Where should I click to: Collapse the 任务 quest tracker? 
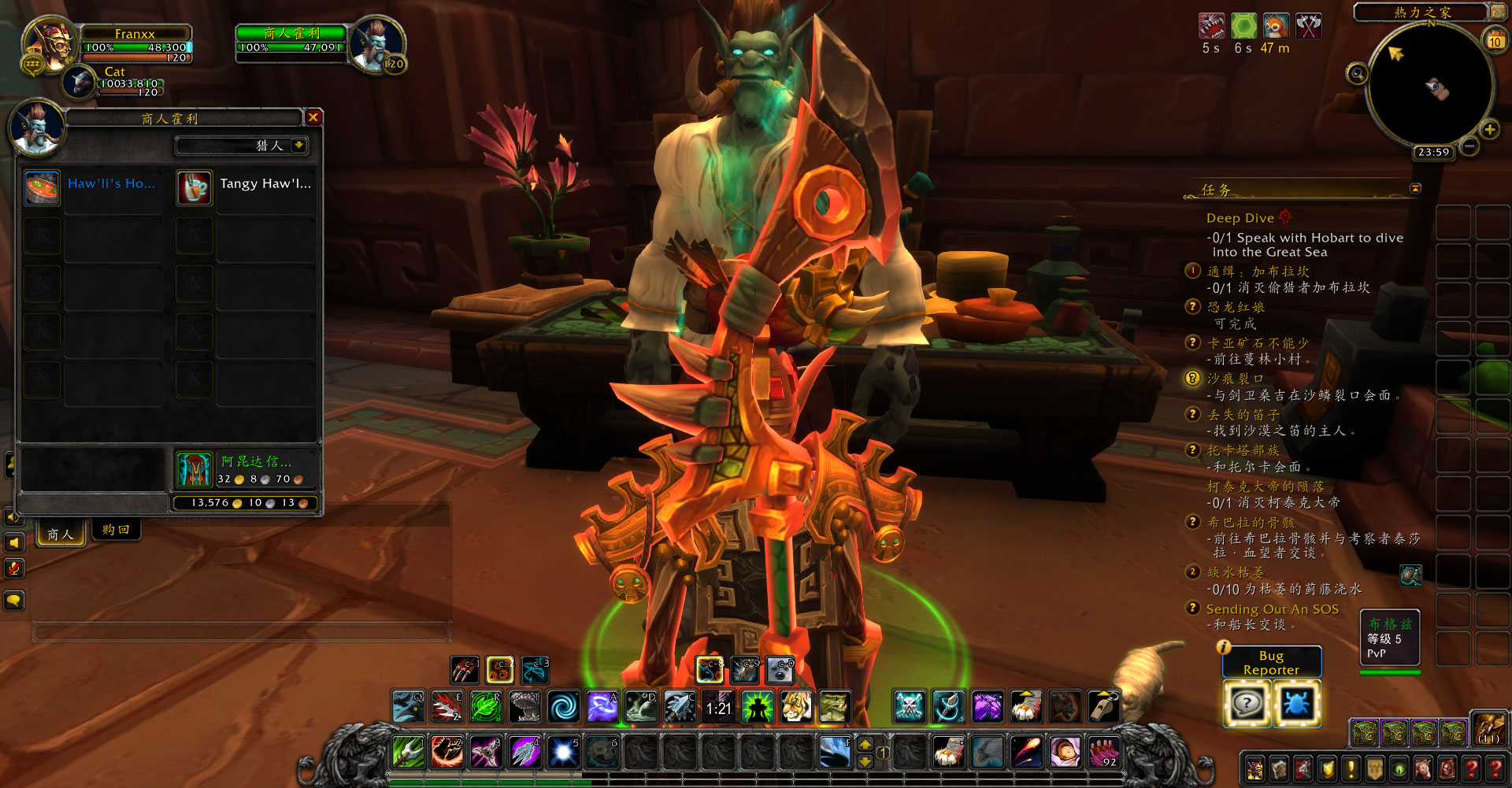tap(1415, 189)
